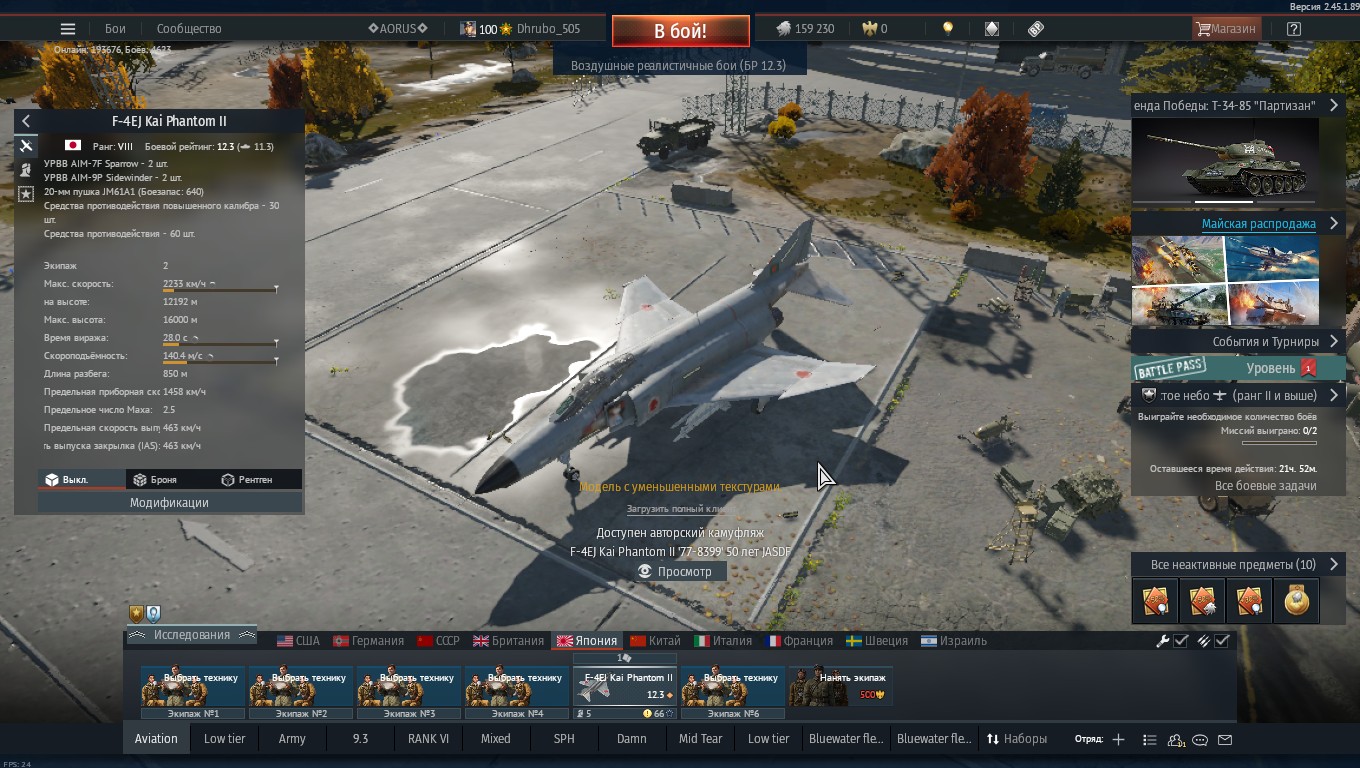1360x768 pixels.
Task: Hire a new crew with Нанять экипаж
Action: [x=840, y=685]
